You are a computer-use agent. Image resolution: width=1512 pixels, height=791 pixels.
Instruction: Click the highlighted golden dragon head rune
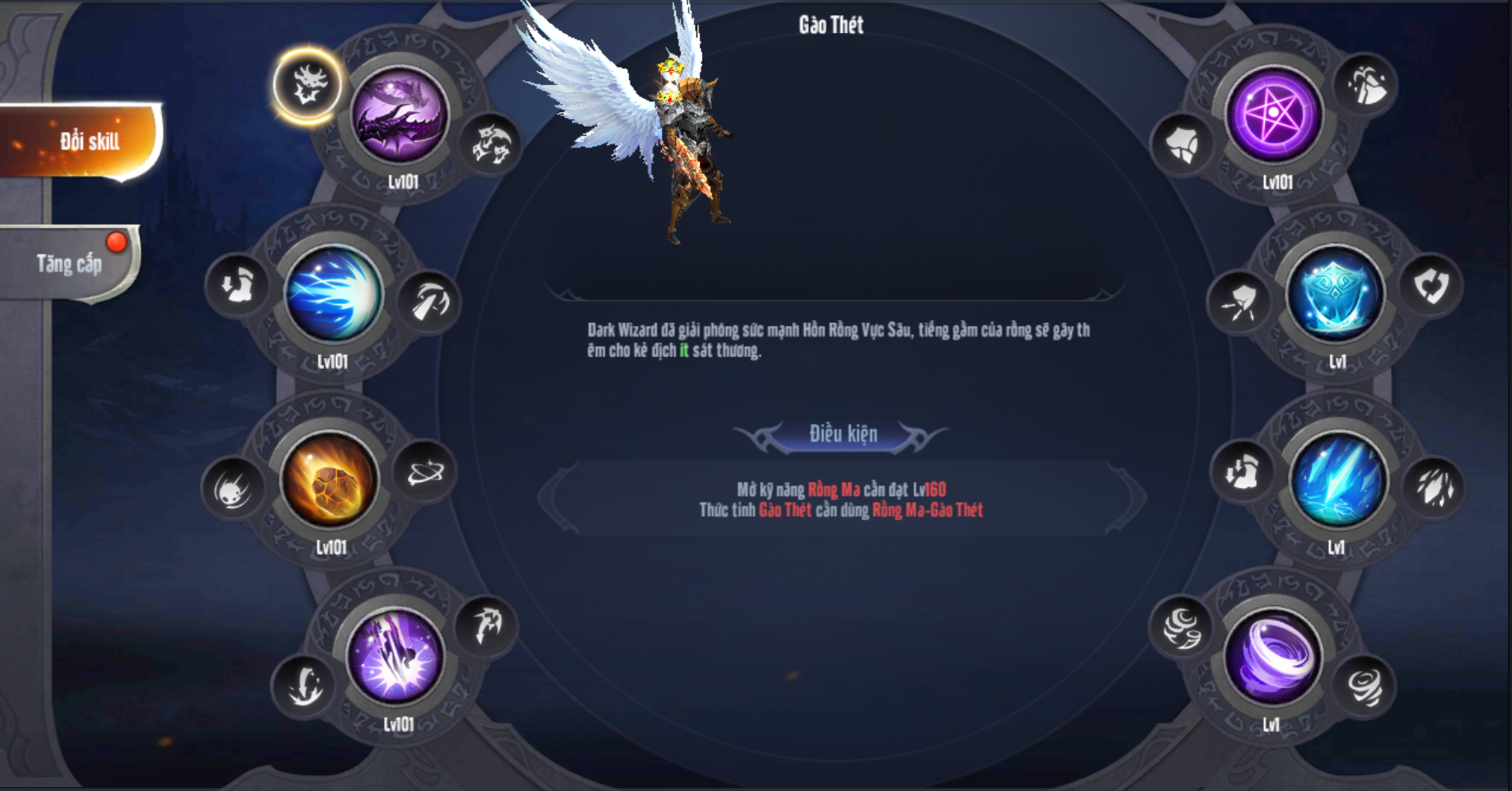[307, 84]
